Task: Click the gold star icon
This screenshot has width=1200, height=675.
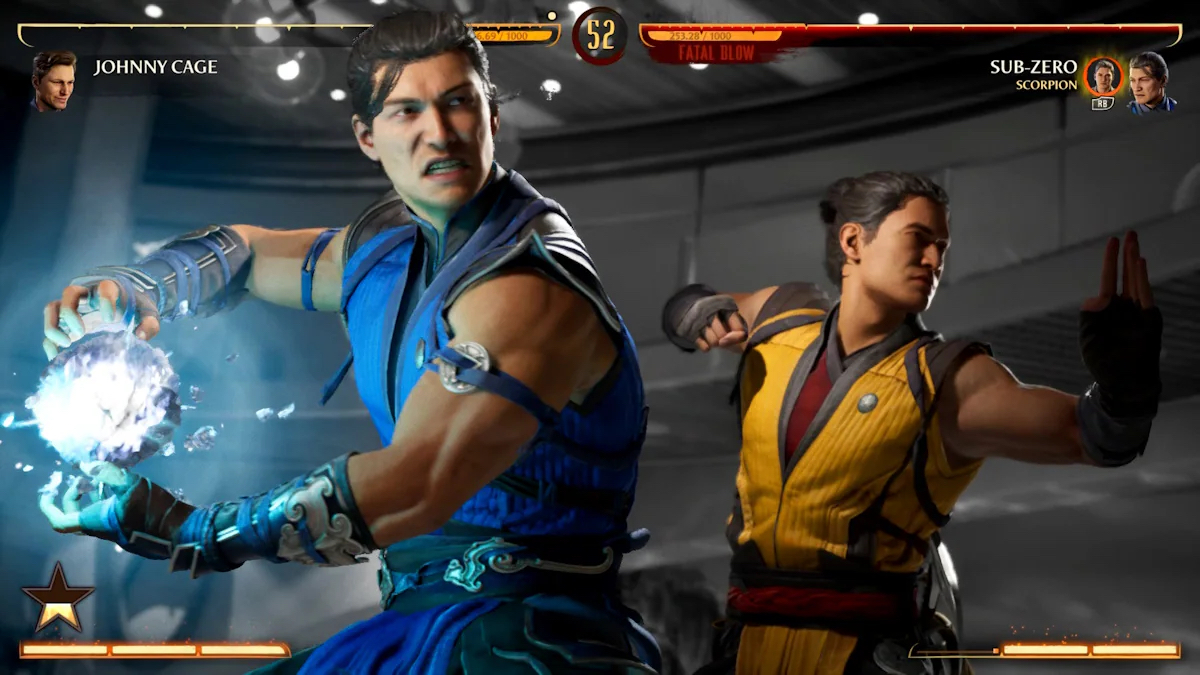Action: click(x=58, y=597)
